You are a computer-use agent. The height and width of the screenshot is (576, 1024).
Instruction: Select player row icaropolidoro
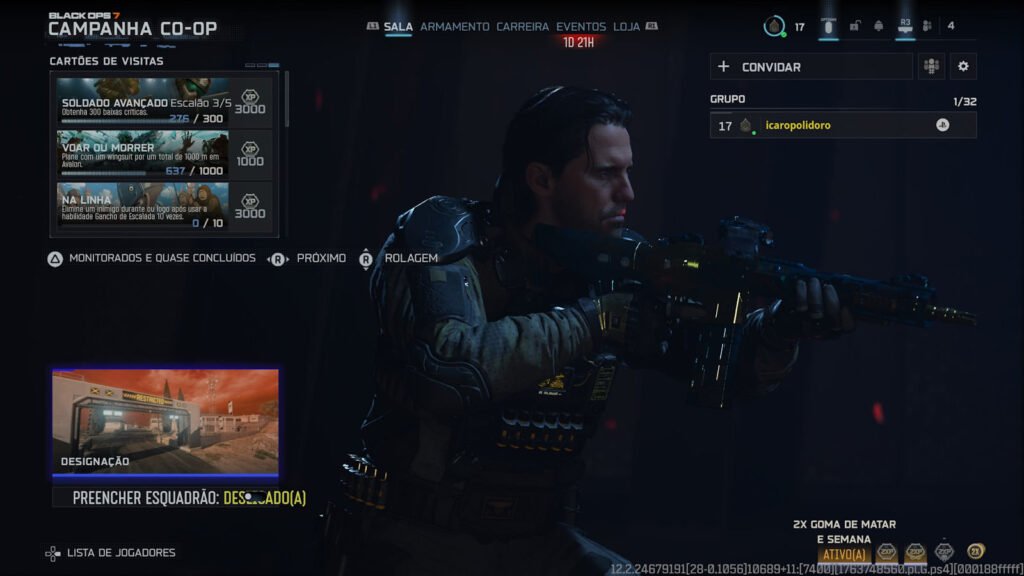tap(842, 125)
